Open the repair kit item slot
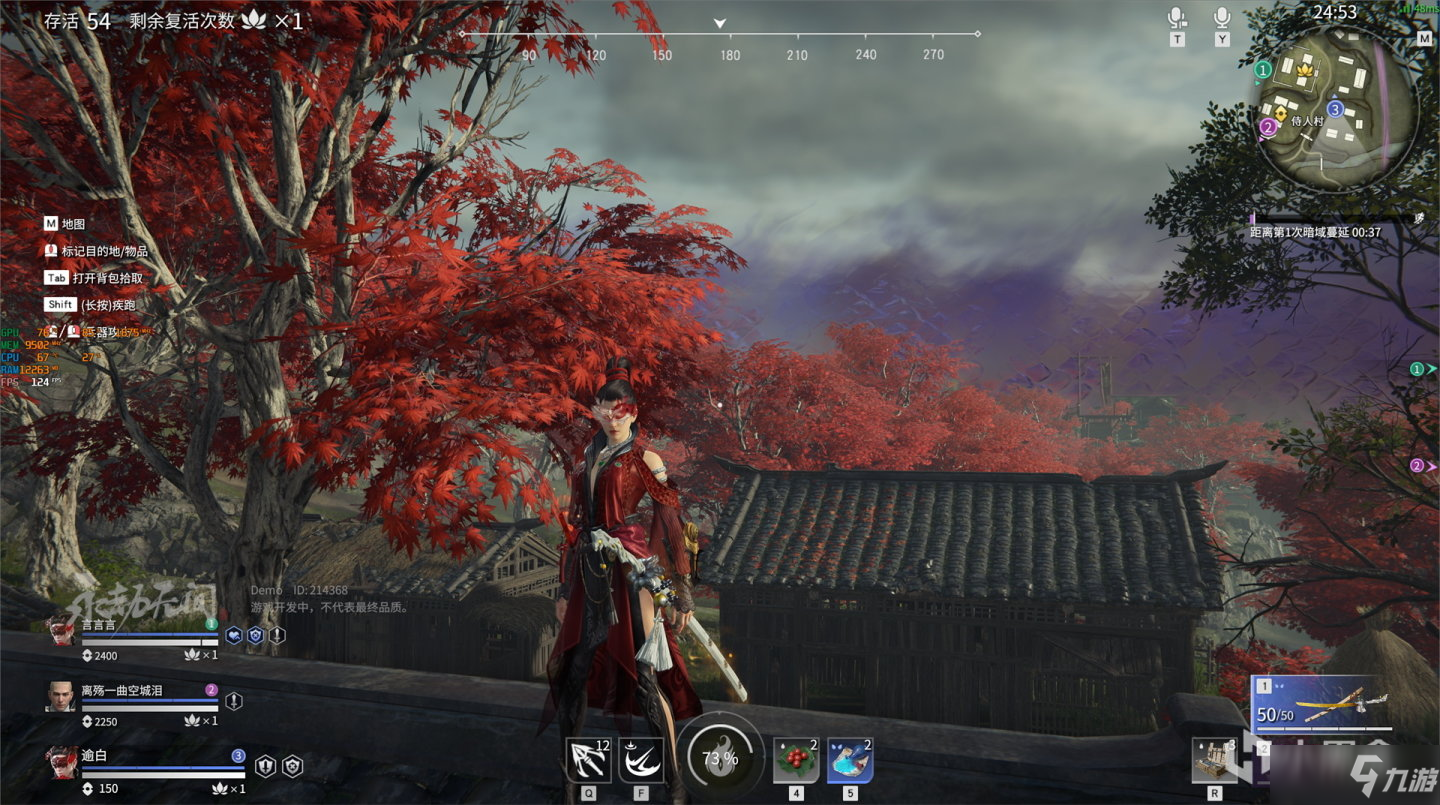The image size is (1440, 805). tap(1214, 761)
